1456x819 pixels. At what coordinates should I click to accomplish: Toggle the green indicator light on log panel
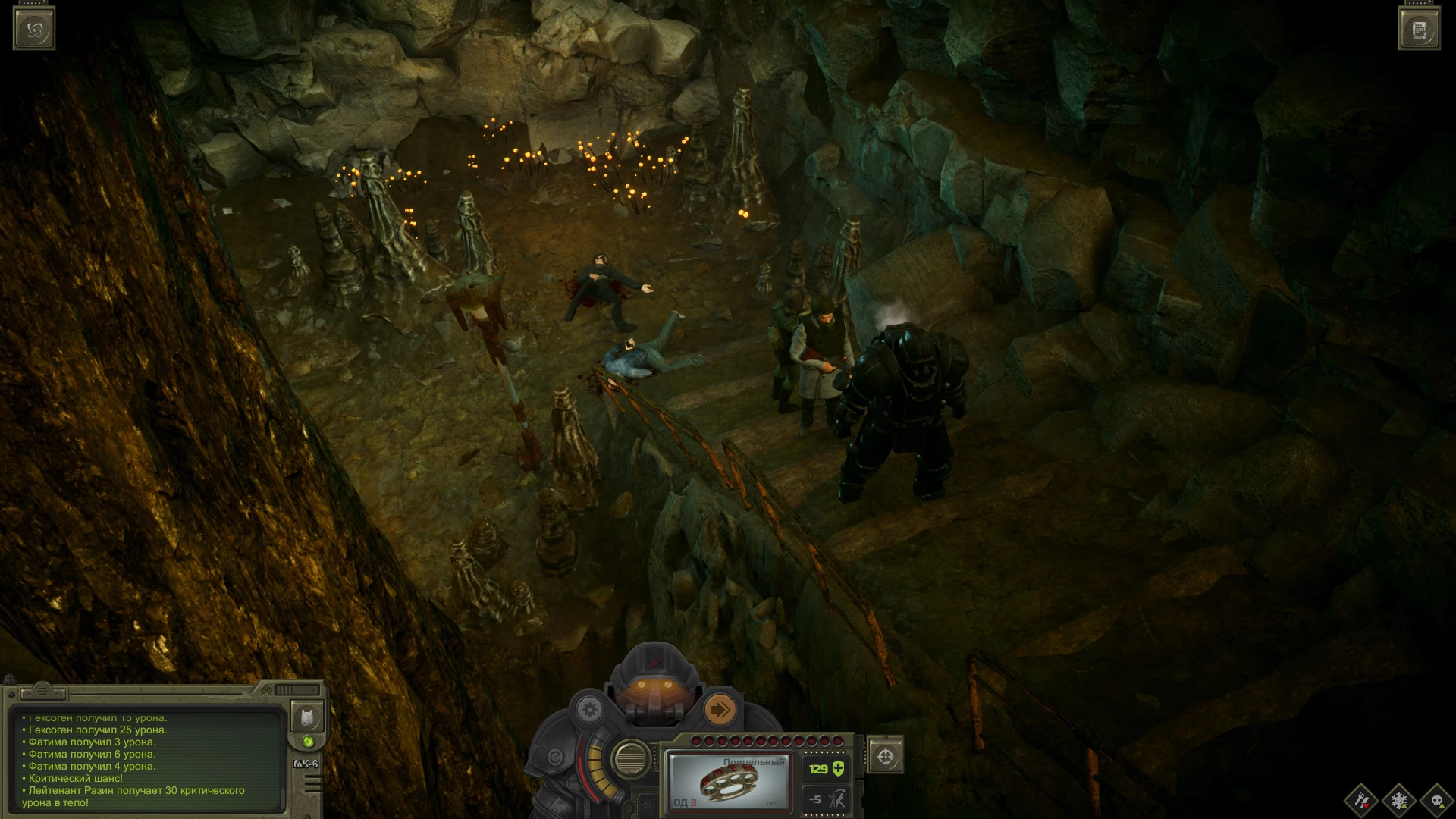[308, 742]
